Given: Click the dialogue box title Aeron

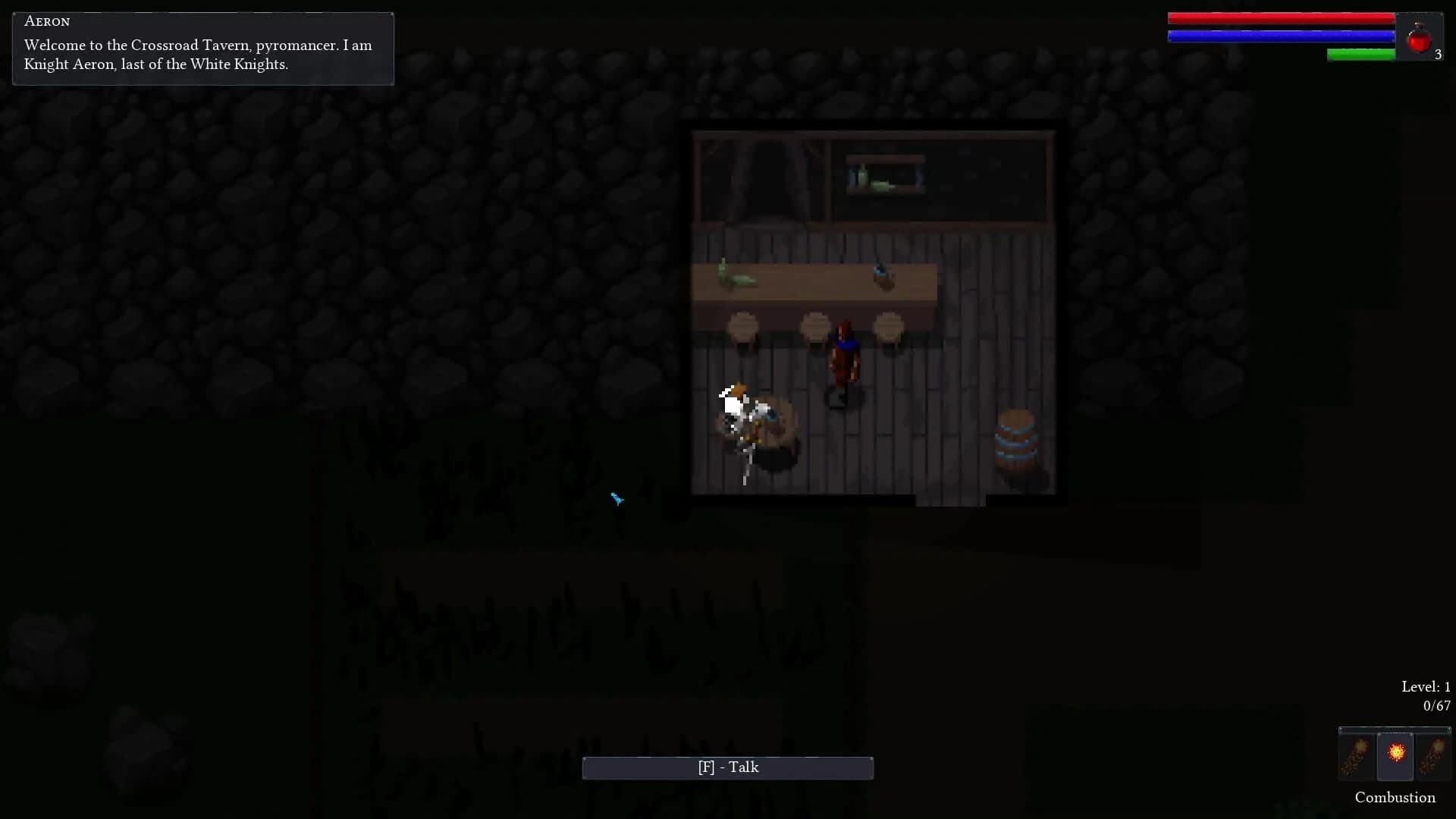Looking at the screenshot, I should point(47,21).
